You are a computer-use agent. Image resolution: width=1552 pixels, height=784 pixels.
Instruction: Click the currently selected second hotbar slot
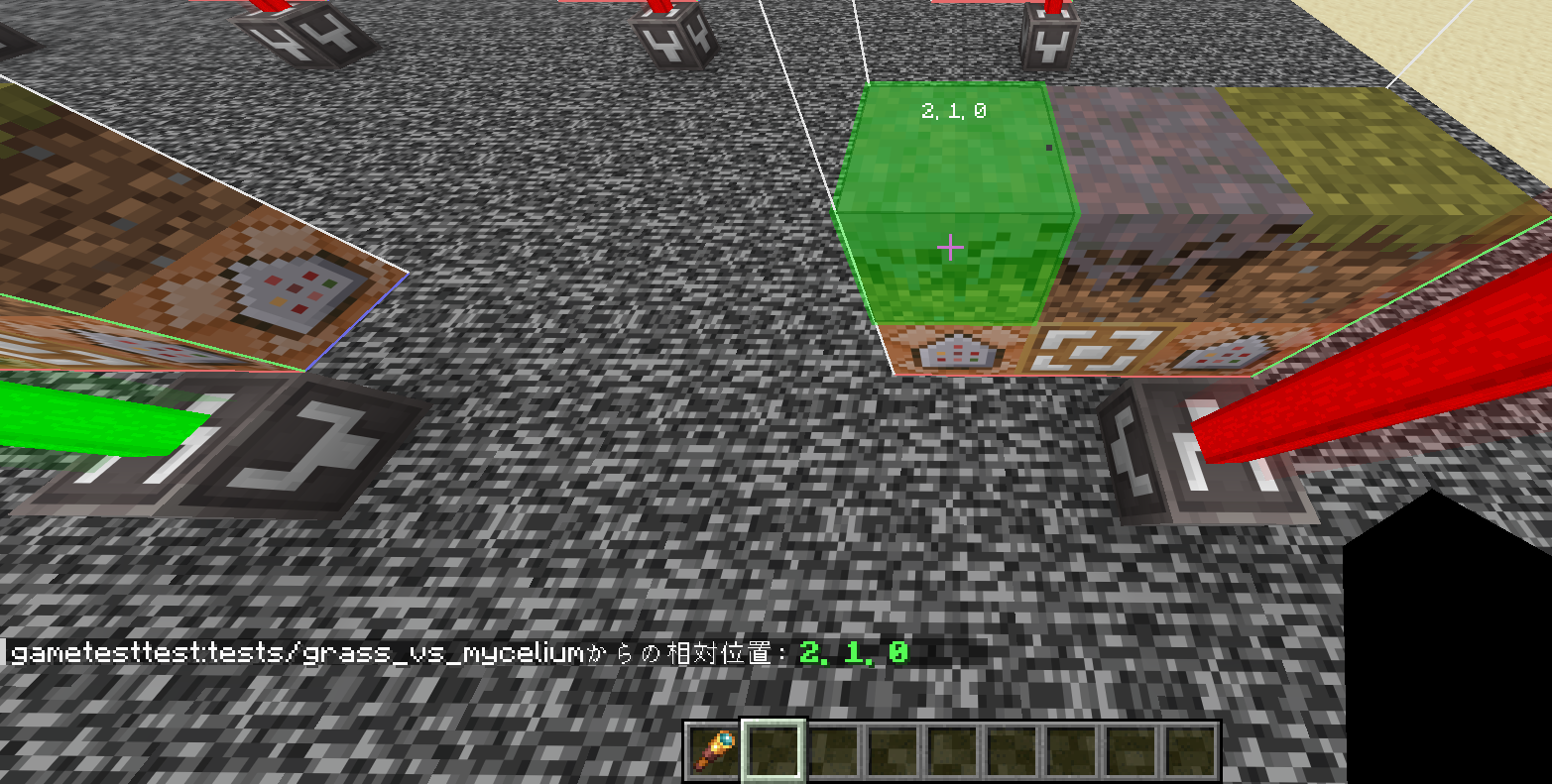tap(771, 751)
